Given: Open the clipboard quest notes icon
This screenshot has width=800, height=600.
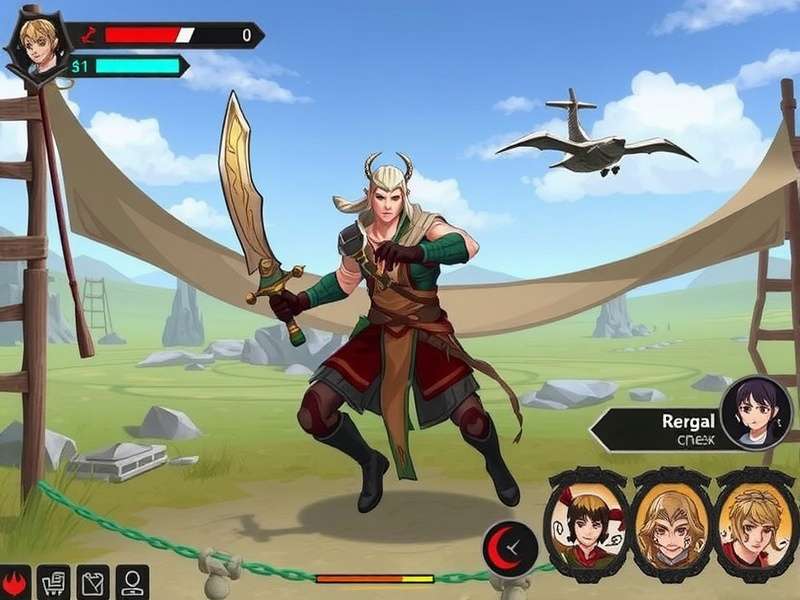Looking at the screenshot, I should [92, 582].
